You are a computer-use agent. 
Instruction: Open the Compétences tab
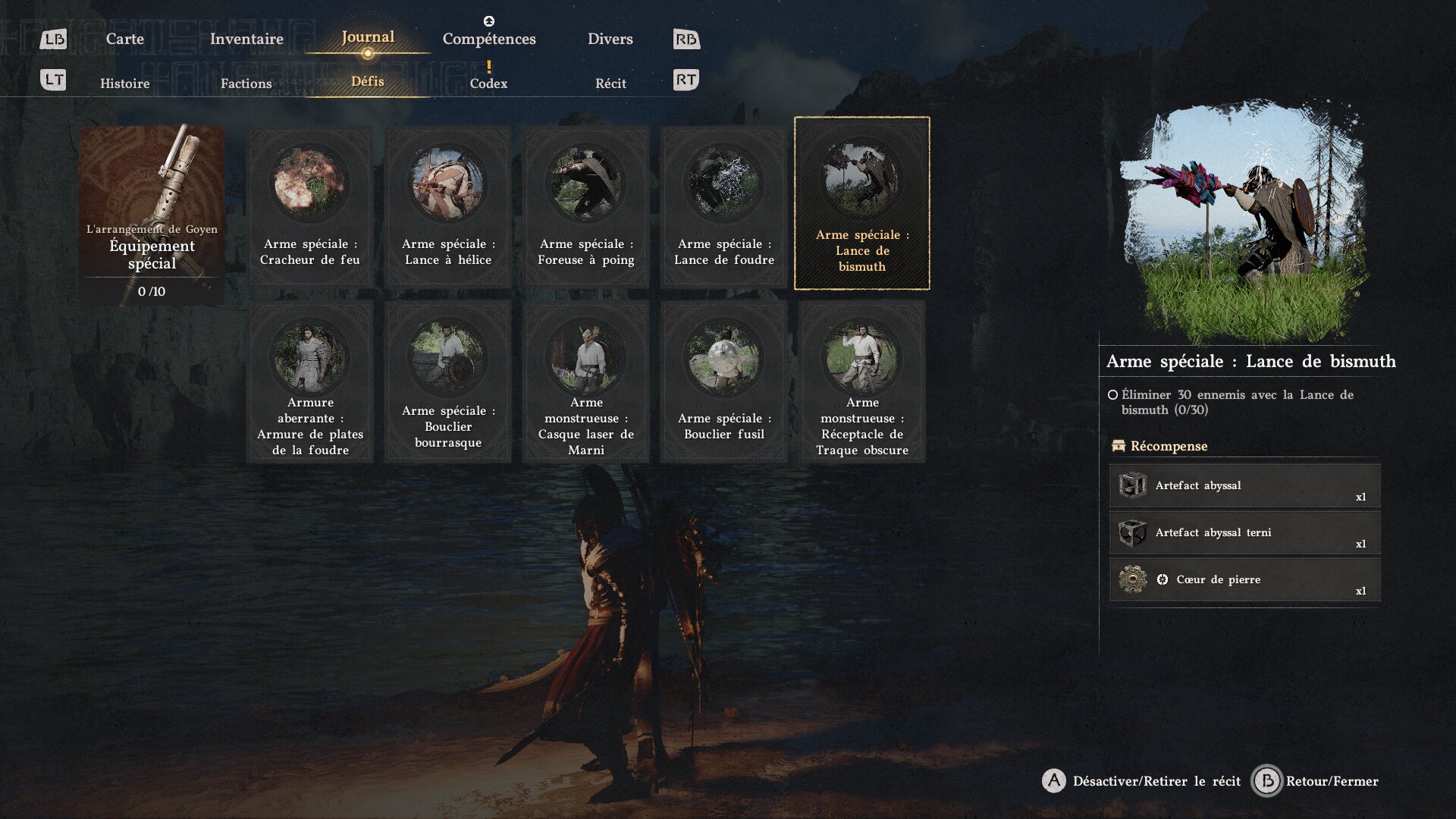tap(489, 39)
